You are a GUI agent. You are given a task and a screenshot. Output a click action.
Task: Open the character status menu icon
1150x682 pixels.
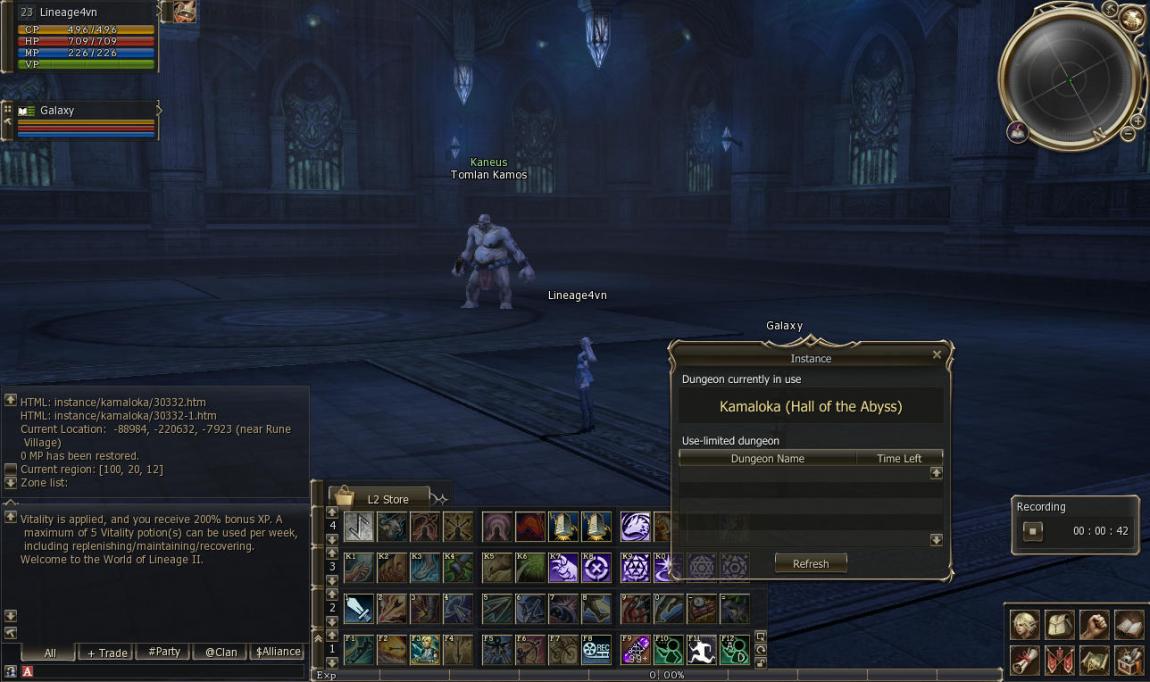[1024, 626]
